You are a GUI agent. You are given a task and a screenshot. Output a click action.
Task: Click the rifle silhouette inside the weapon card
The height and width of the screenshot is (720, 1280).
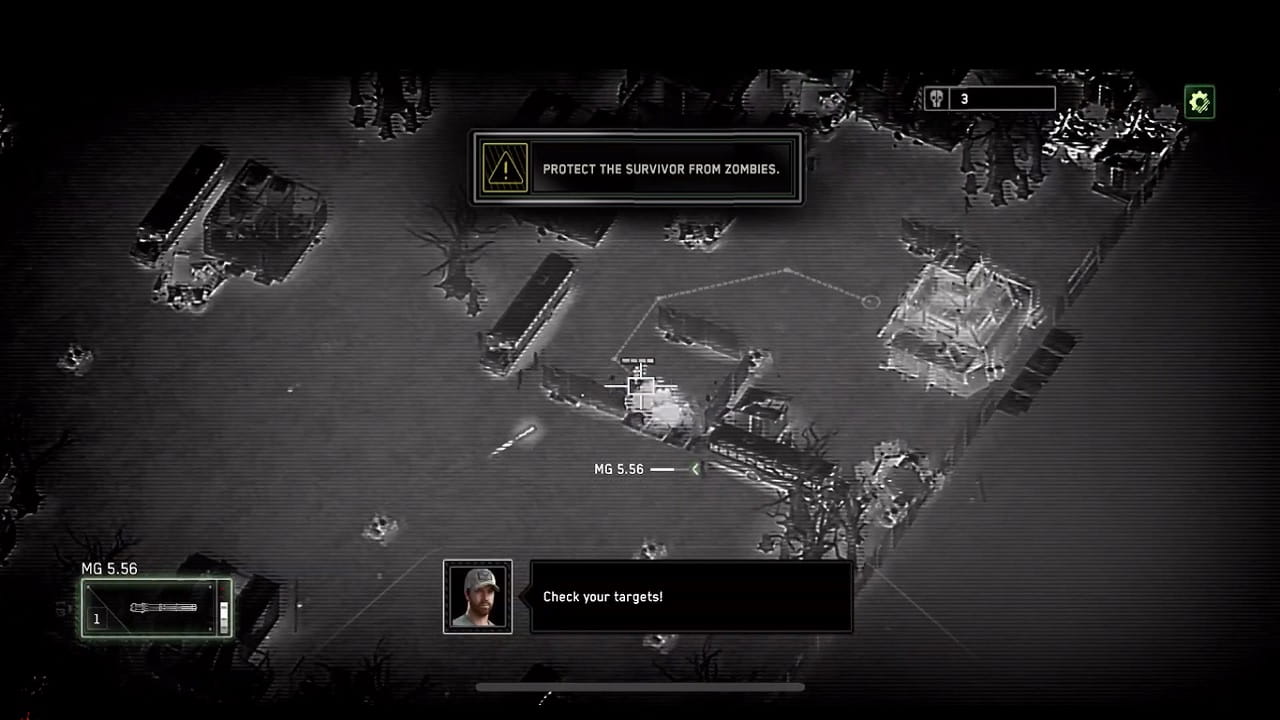163,608
